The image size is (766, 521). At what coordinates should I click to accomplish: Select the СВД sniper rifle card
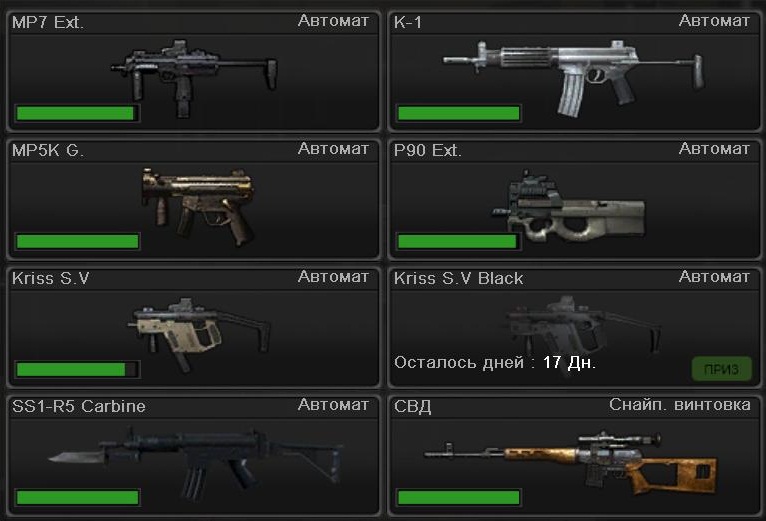(575, 455)
